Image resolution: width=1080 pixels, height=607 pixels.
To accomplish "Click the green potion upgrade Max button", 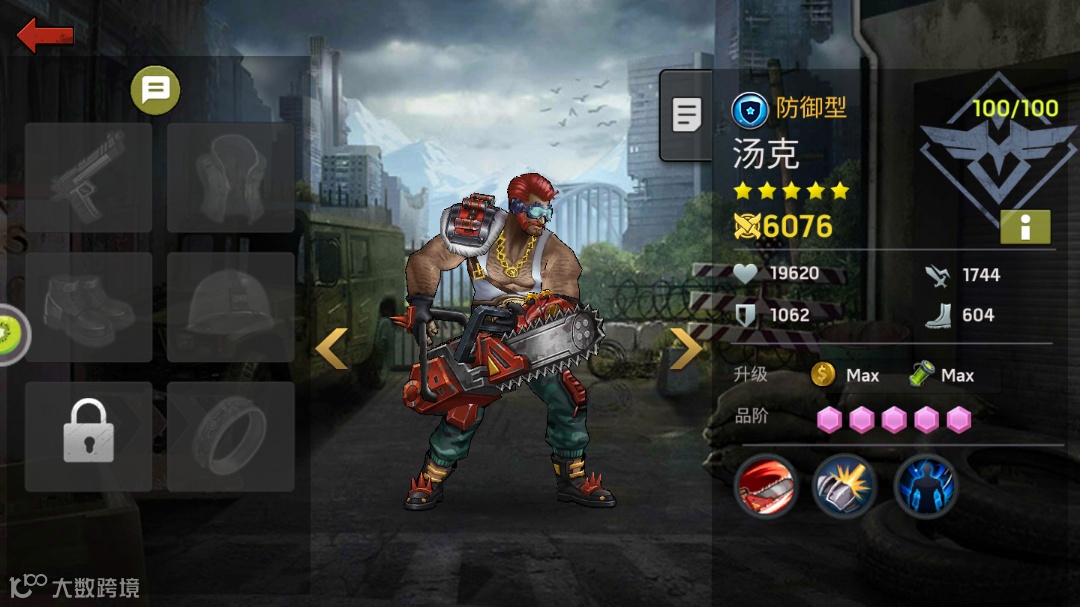I will tap(942, 375).
